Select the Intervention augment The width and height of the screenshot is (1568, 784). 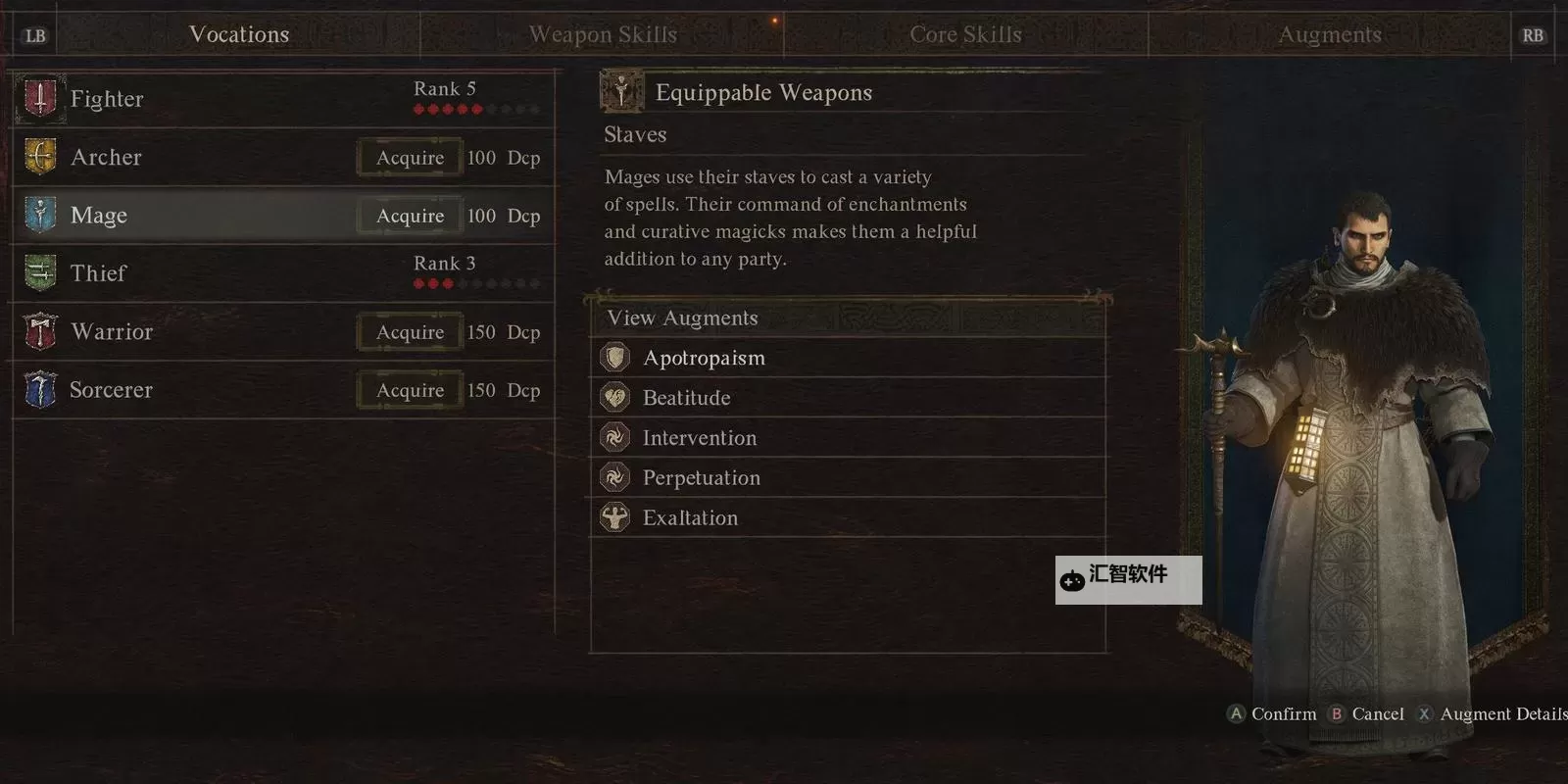(699, 438)
